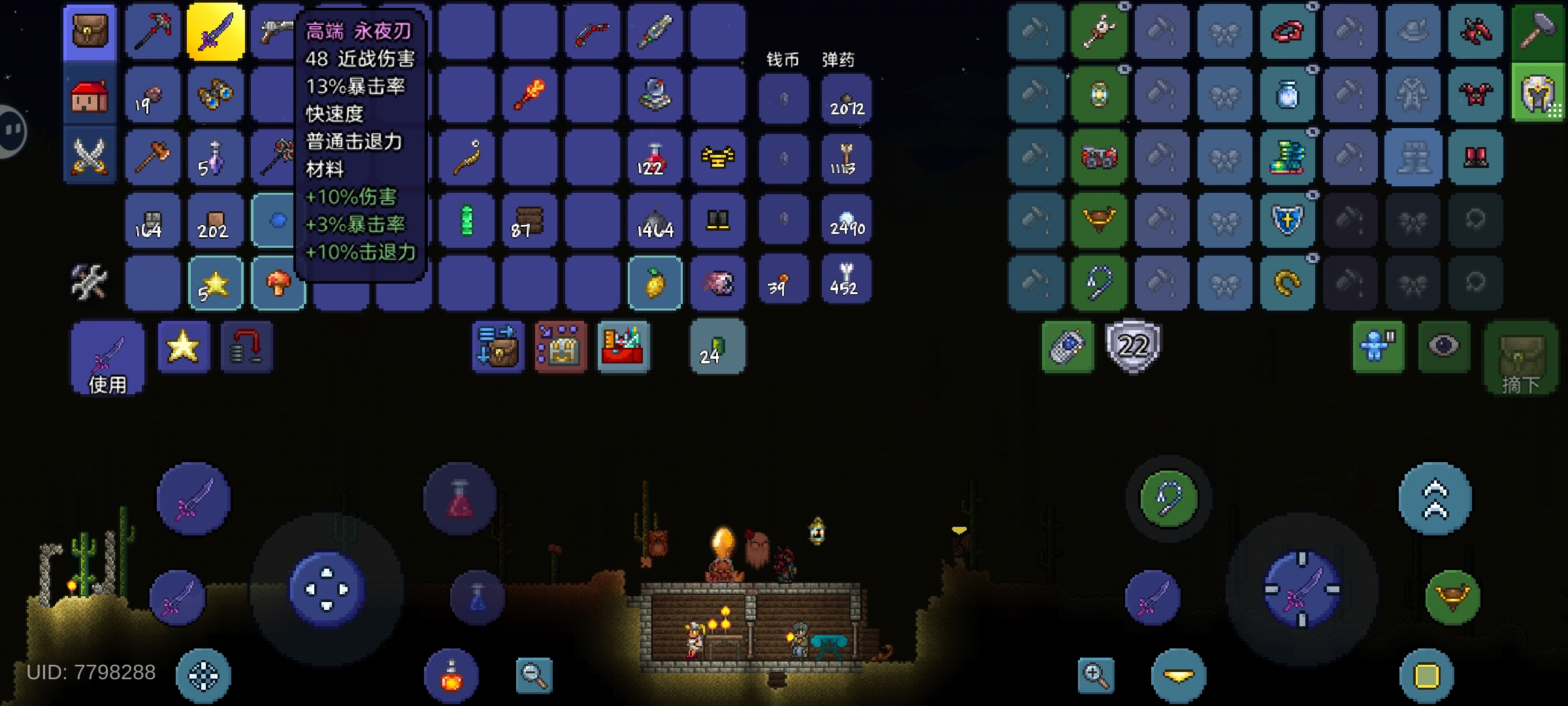The width and height of the screenshot is (1568, 706).
Task: Select the Cobalt Shield accessory slot
Action: (1288, 220)
